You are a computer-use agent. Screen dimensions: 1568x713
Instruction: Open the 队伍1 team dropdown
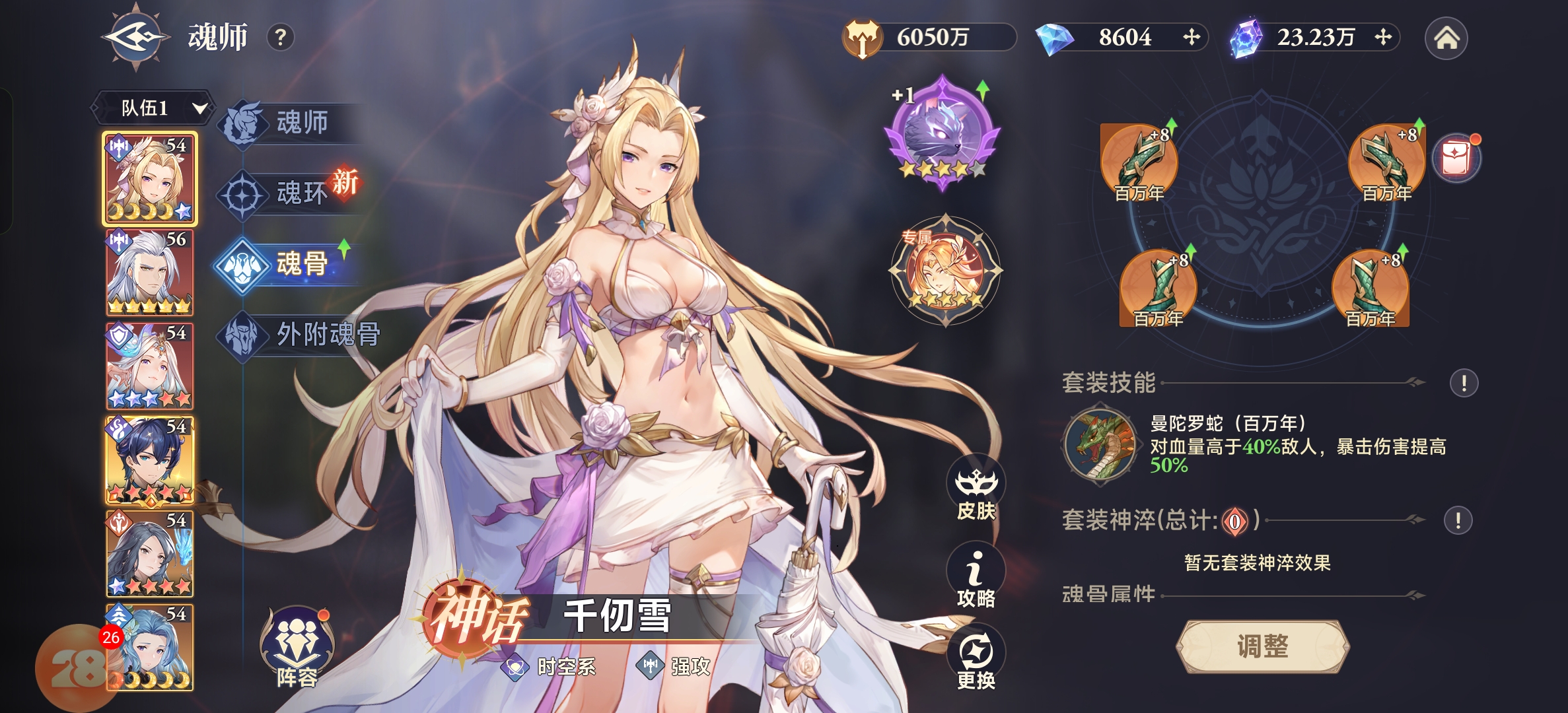click(153, 108)
